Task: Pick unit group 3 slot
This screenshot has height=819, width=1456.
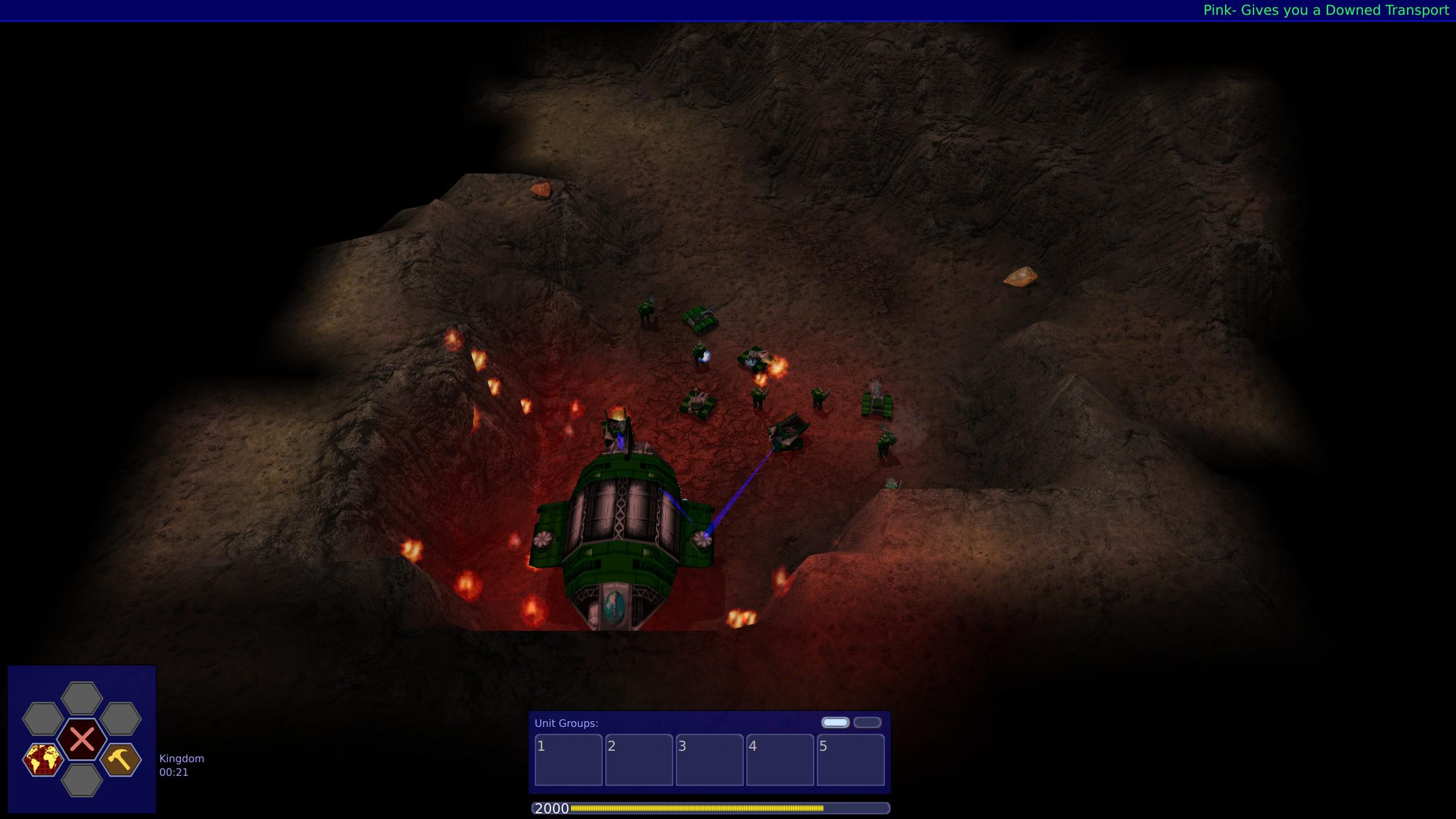Action: tap(709, 760)
